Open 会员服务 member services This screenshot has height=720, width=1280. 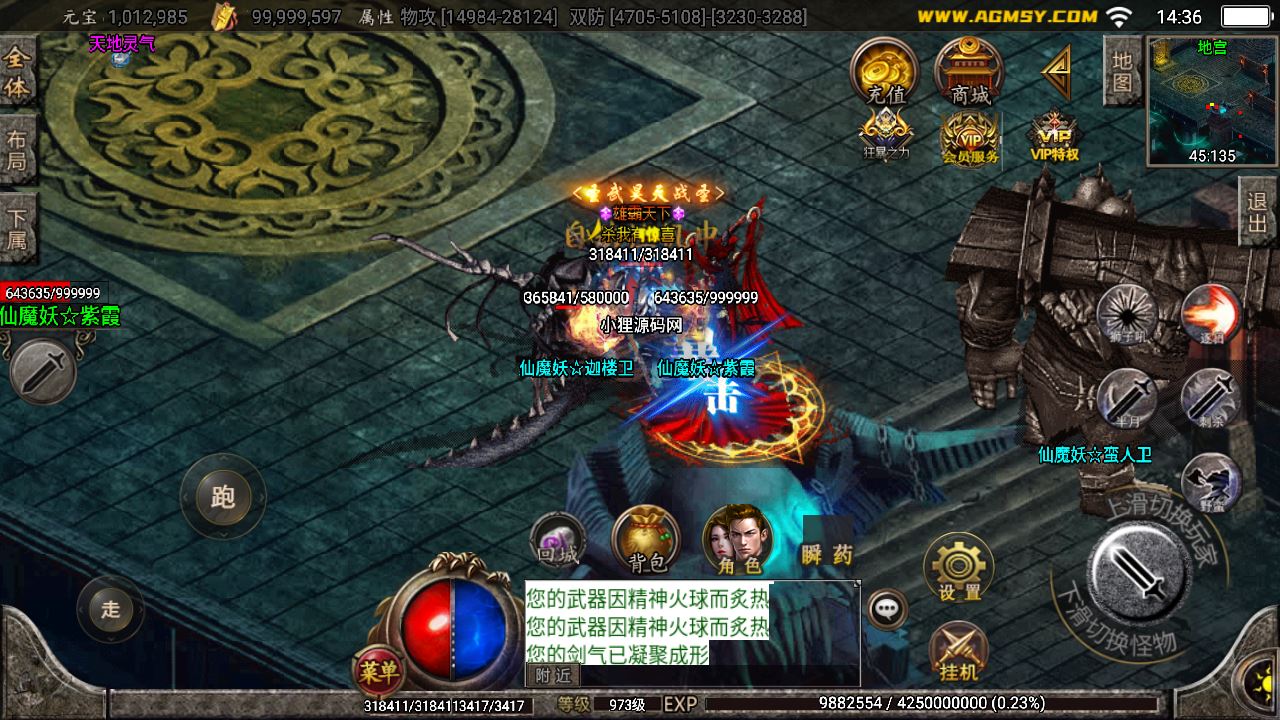point(969,137)
